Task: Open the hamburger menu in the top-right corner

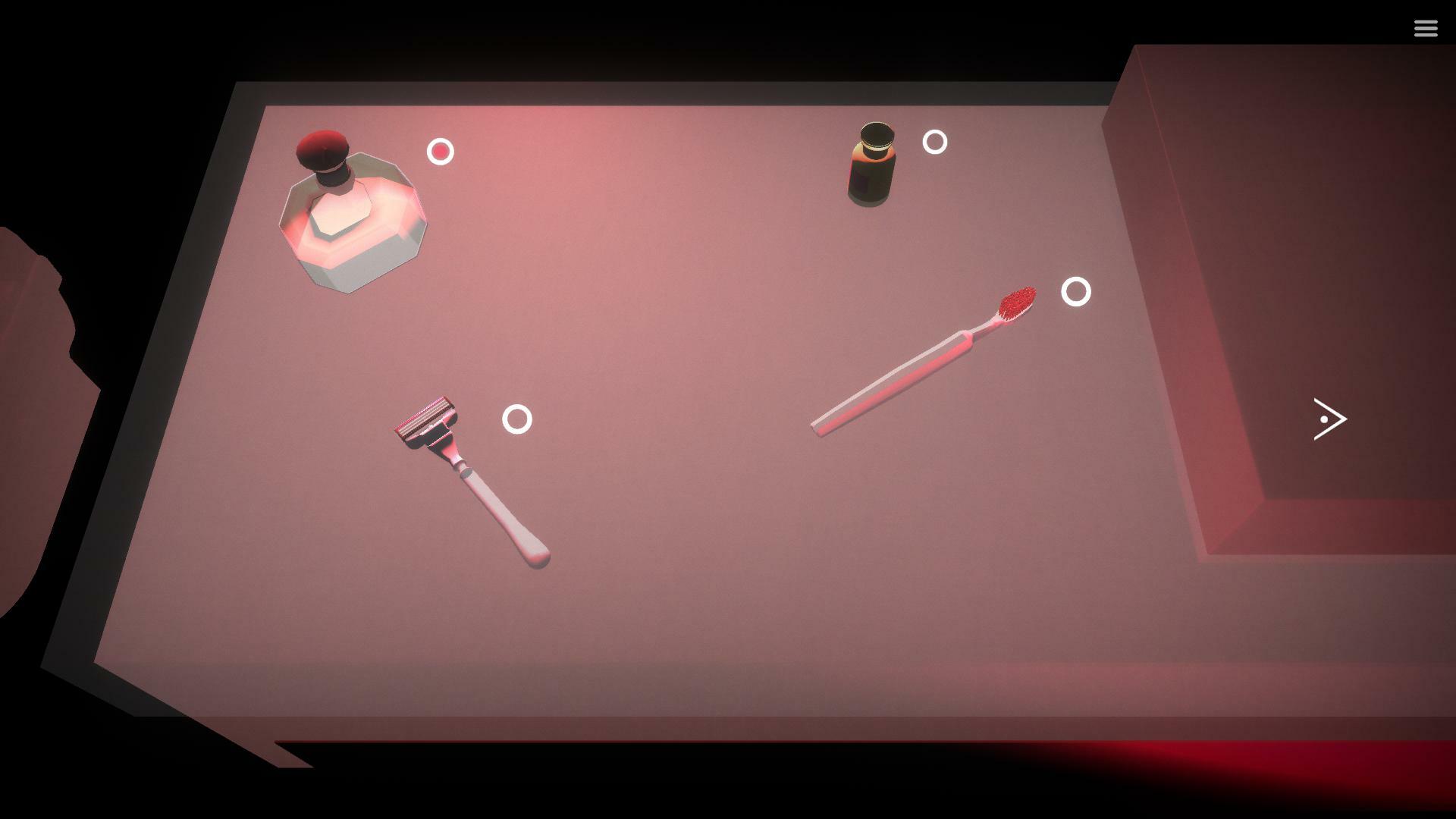Action: click(x=1426, y=28)
